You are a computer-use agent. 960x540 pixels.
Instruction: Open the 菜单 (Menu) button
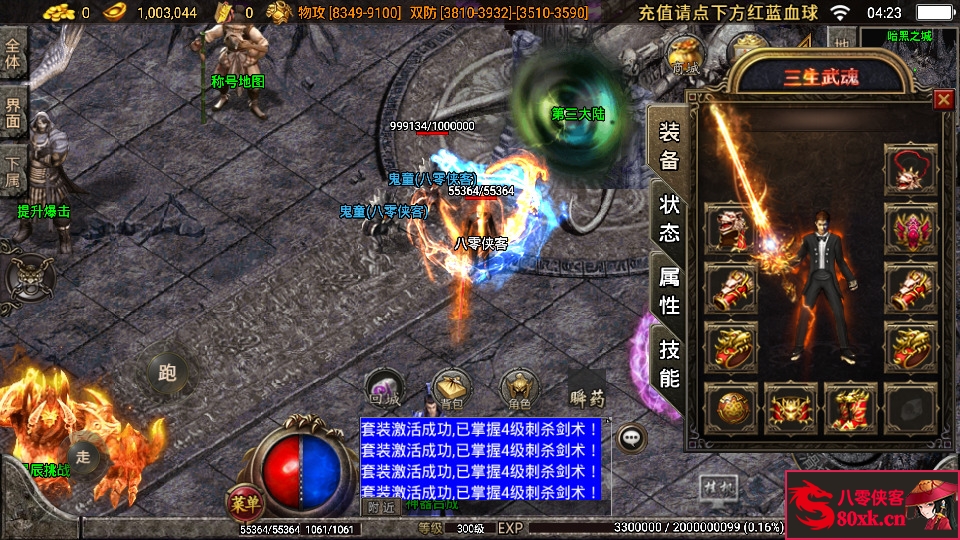click(243, 500)
